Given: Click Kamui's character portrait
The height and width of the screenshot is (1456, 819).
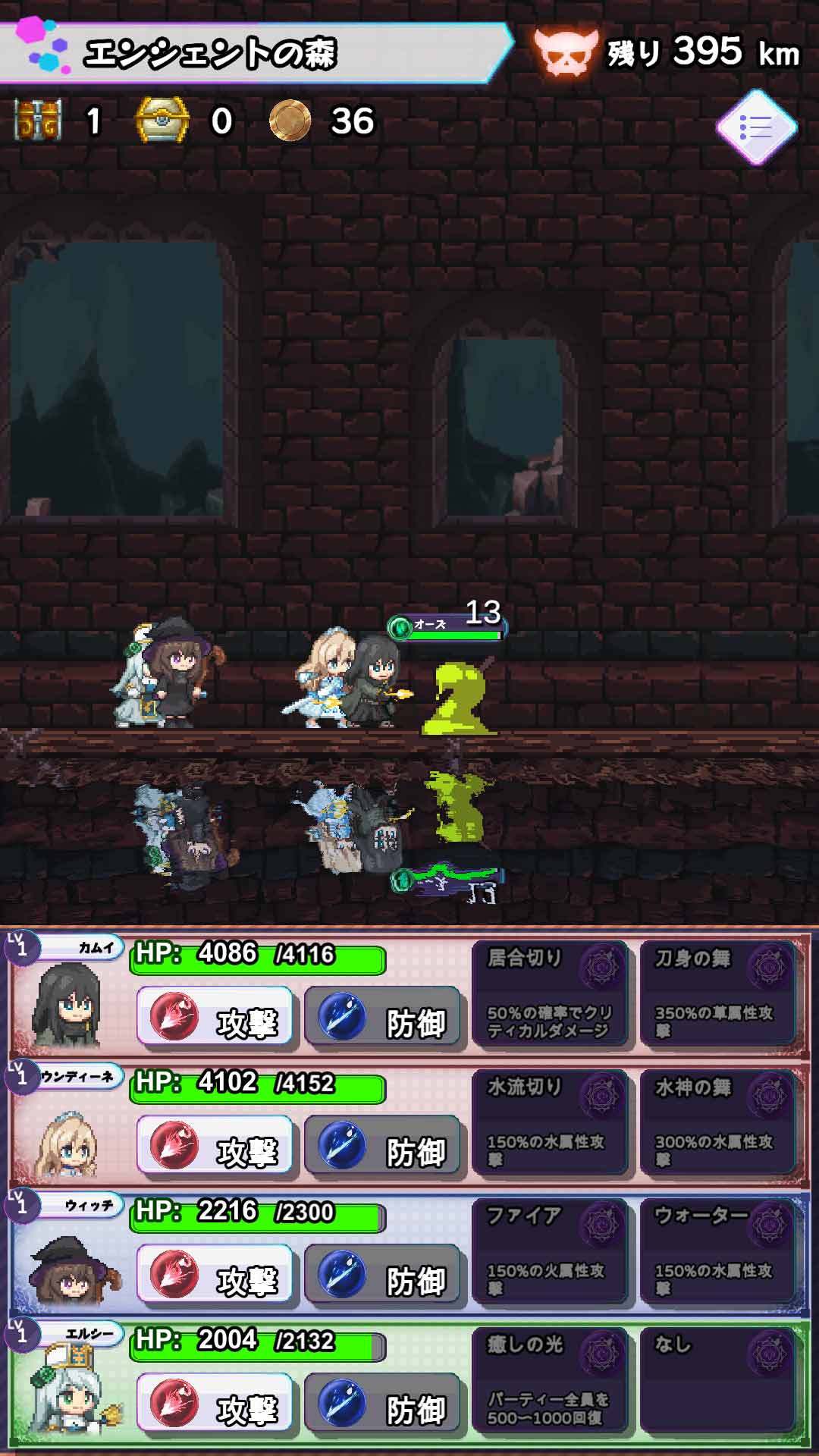Looking at the screenshot, I should [67, 1006].
